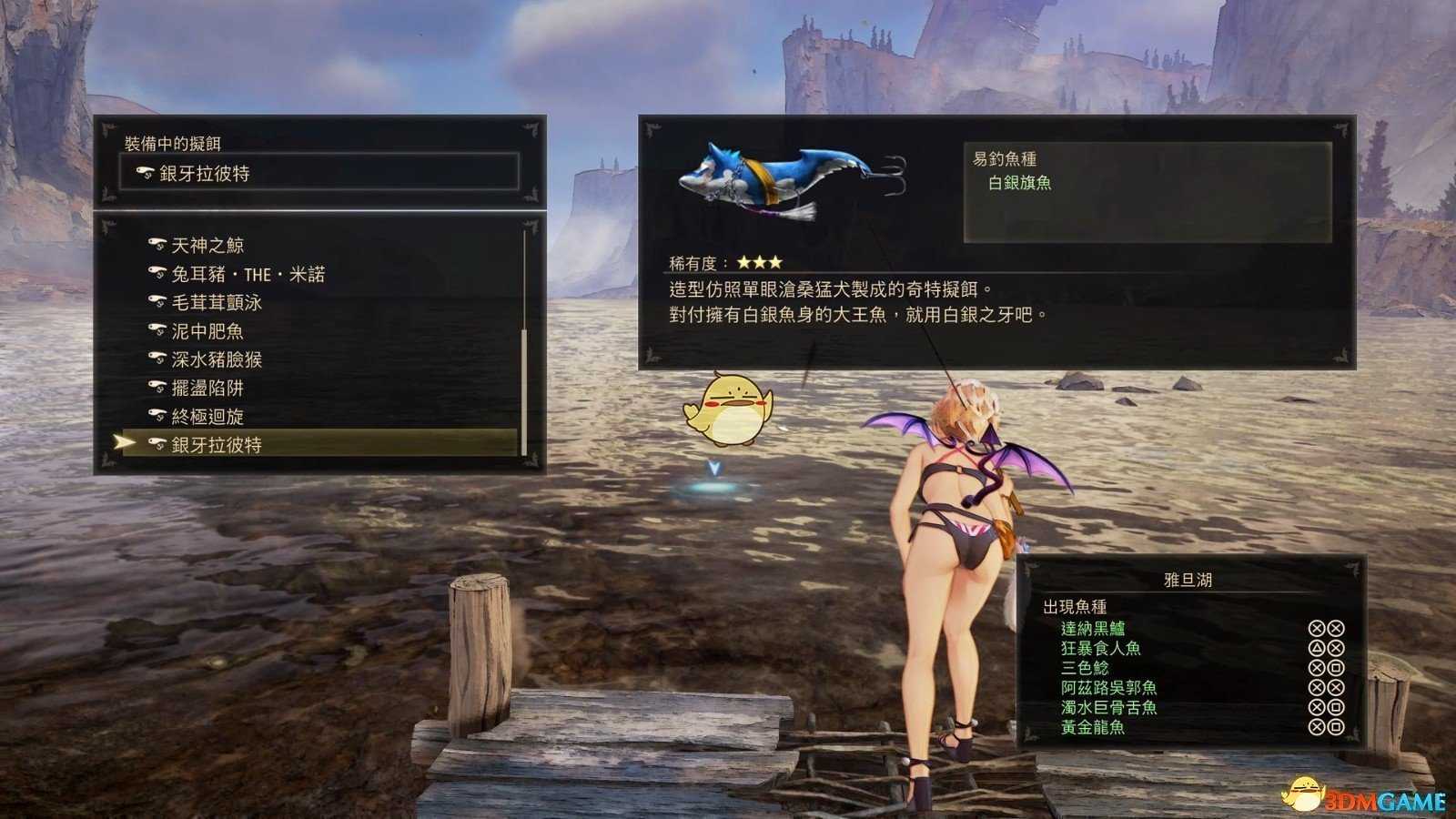Screen dimensions: 1456x819
Task: Select 達納黑鱸 in the fish list
Action: coord(1093,629)
